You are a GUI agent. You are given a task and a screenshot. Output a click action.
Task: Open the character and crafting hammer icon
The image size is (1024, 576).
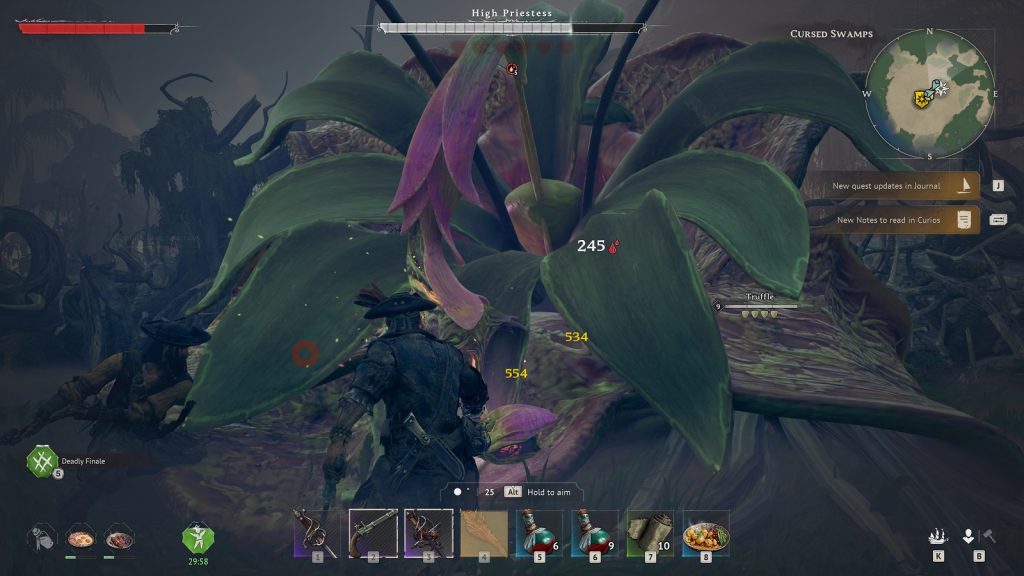977,536
